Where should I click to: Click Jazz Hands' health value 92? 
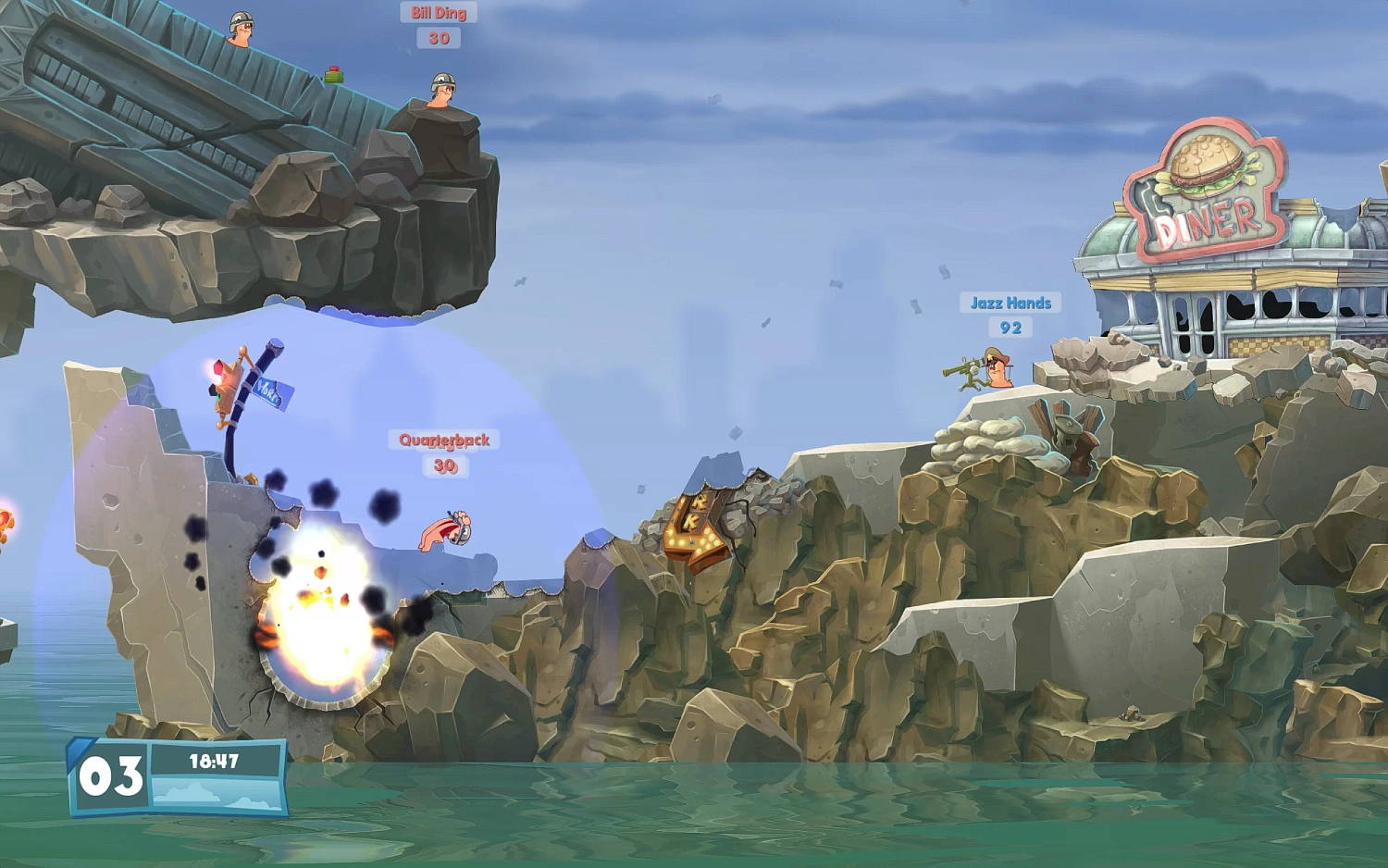1010,326
